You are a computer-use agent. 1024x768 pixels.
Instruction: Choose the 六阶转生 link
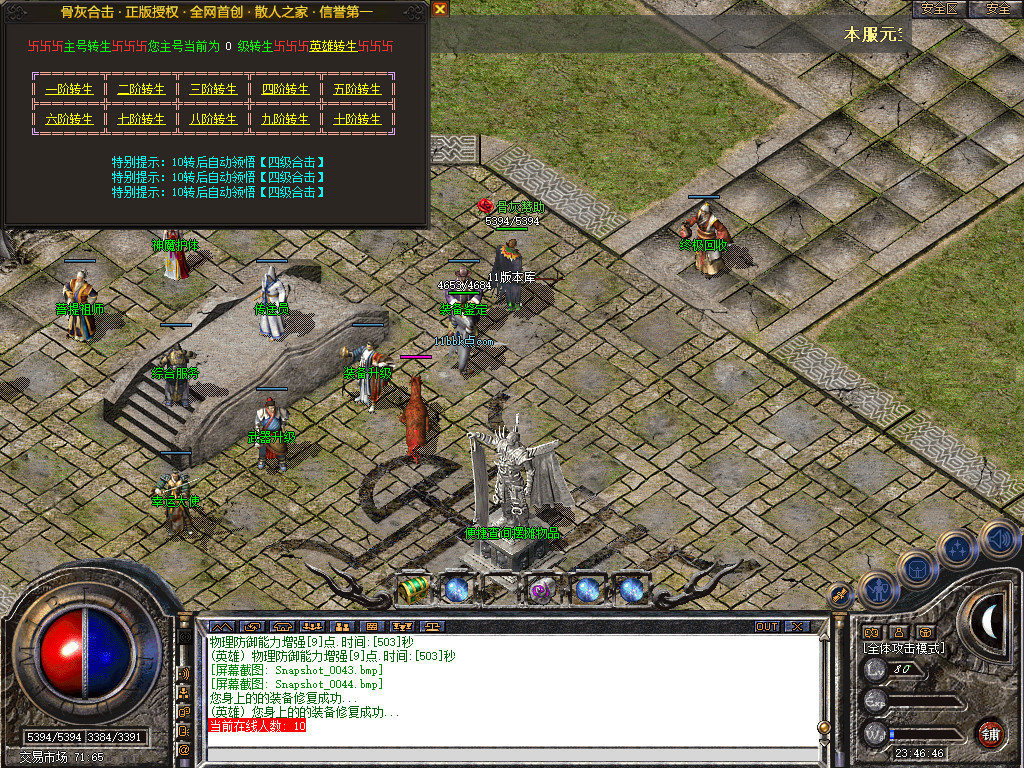coord(69,119)
